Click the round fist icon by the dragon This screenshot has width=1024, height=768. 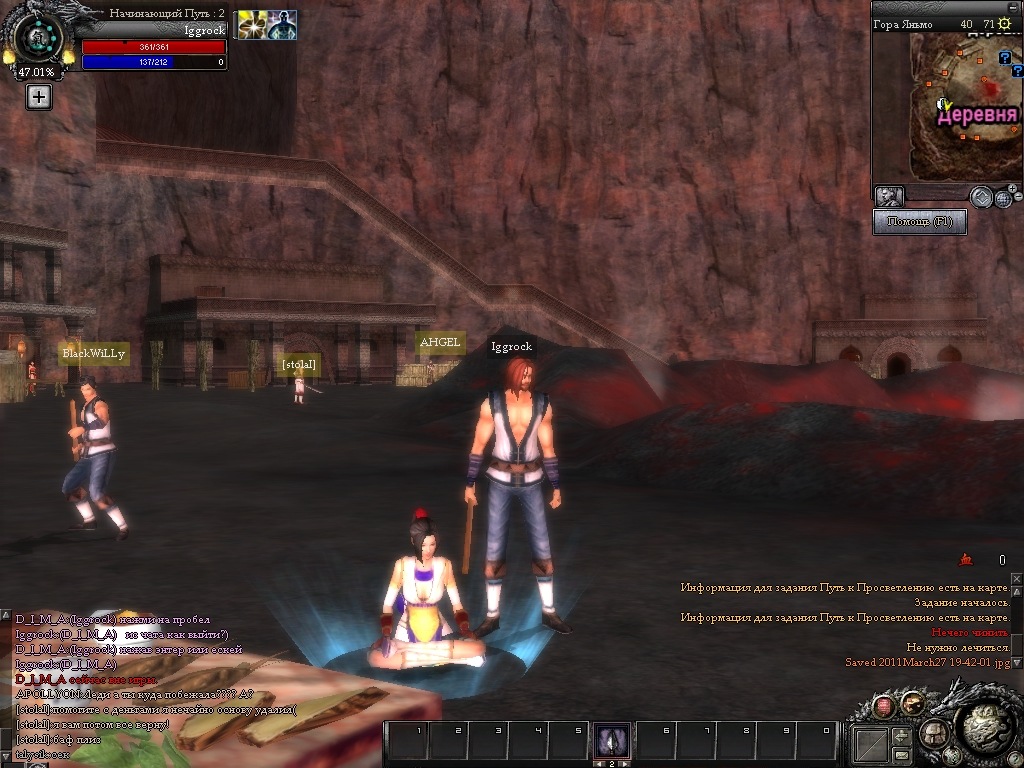tap(912, 703)
